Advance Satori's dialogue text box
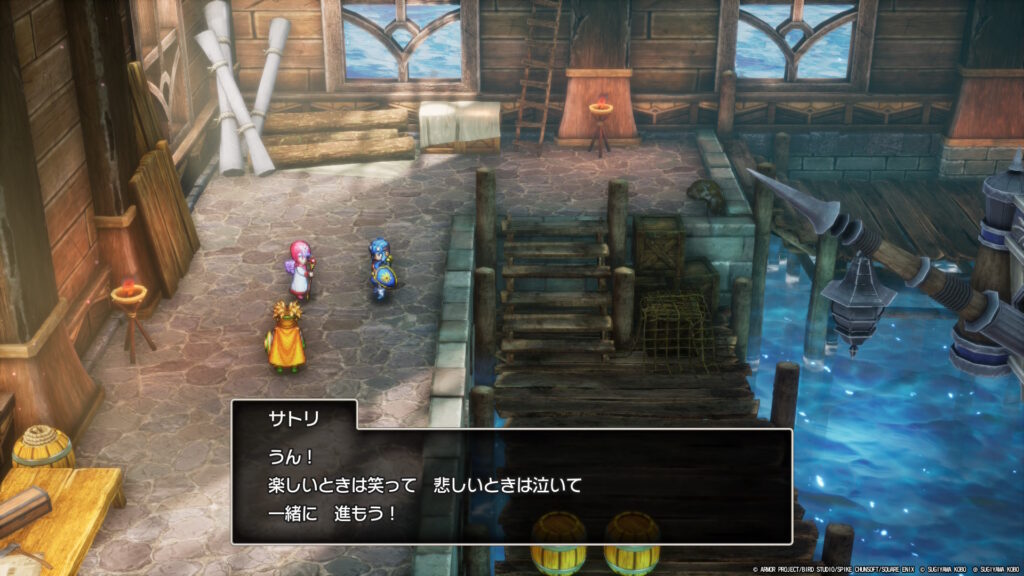Screen dimensions: 1024x576 coord(512,486)
